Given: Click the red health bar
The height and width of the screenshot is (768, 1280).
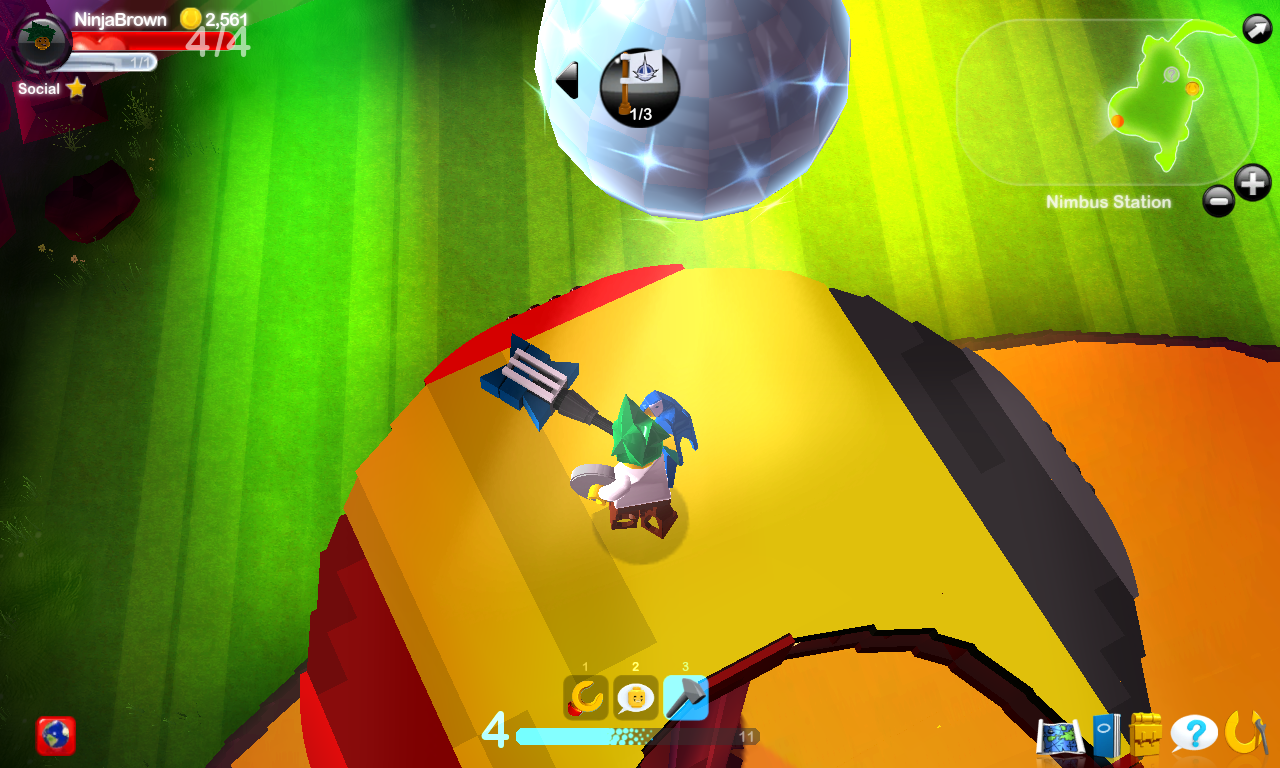Looking at the screenshot, I should pyautogui.click(x=150, y=42).
